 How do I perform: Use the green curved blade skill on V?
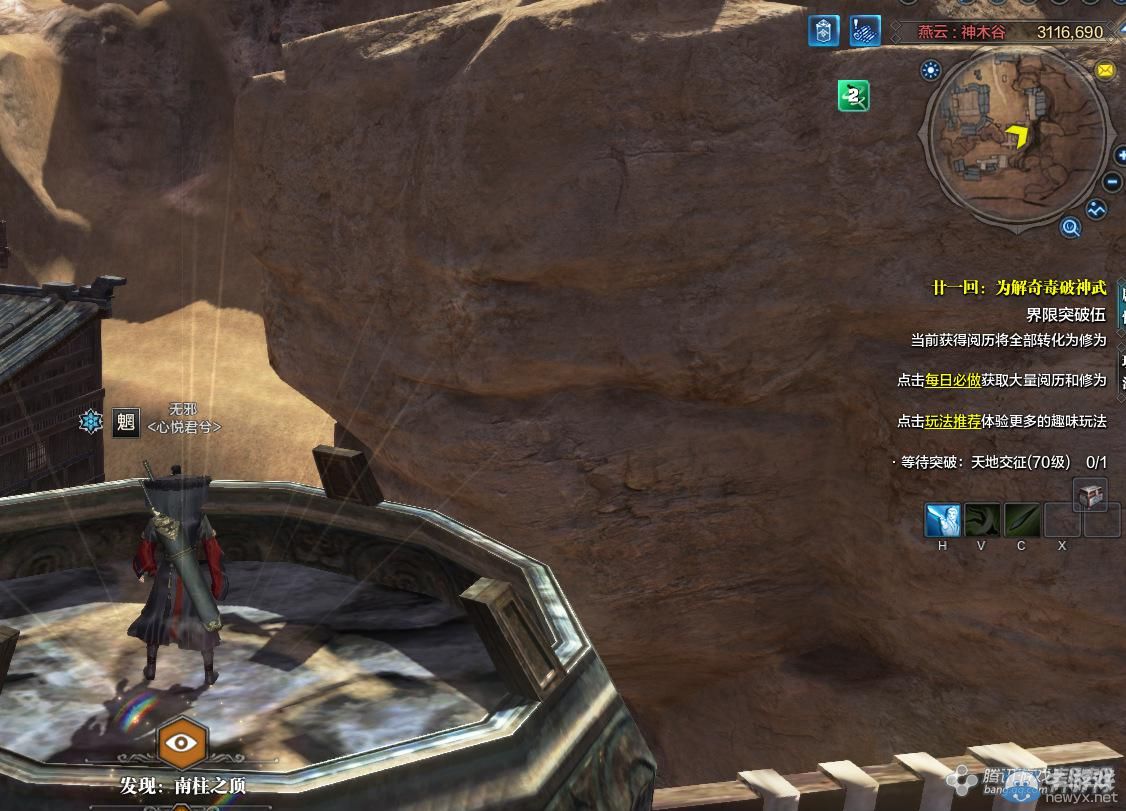point(982,520)
